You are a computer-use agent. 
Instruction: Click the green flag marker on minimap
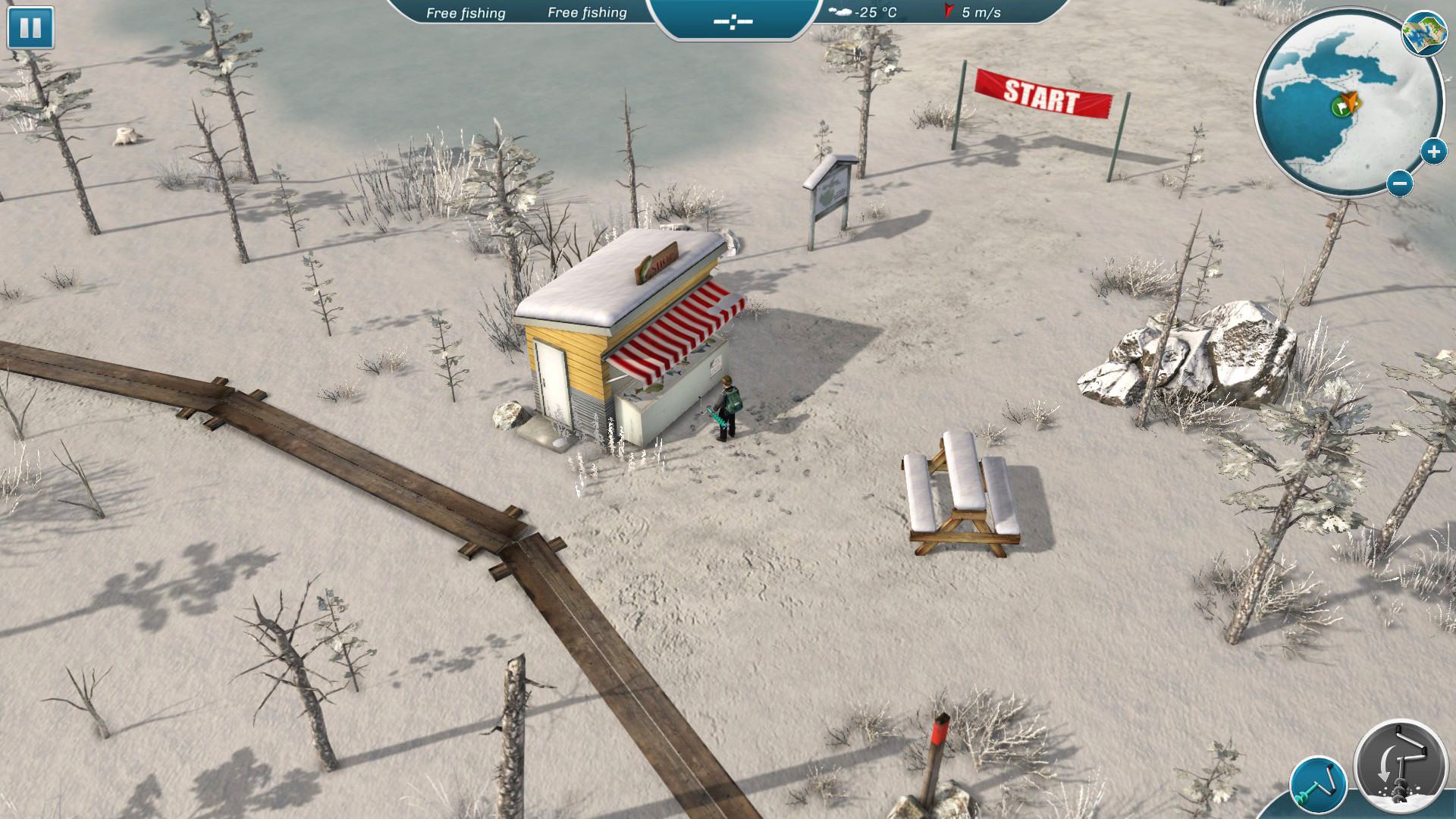(1339, 107)
